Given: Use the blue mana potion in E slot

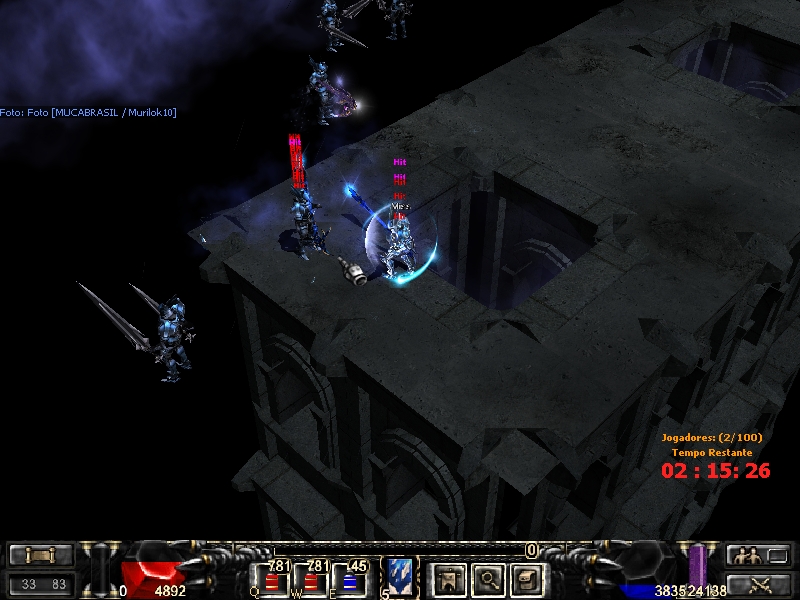Looking at the screenshot, I should pyautogui.click(x=349, y=582).
